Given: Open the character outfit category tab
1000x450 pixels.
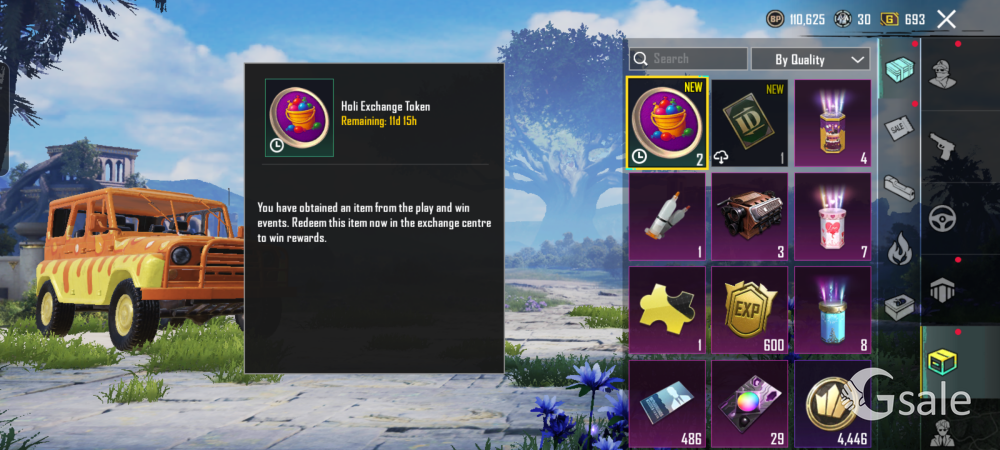Looking at the screenshot, I should tap(944, 73).
